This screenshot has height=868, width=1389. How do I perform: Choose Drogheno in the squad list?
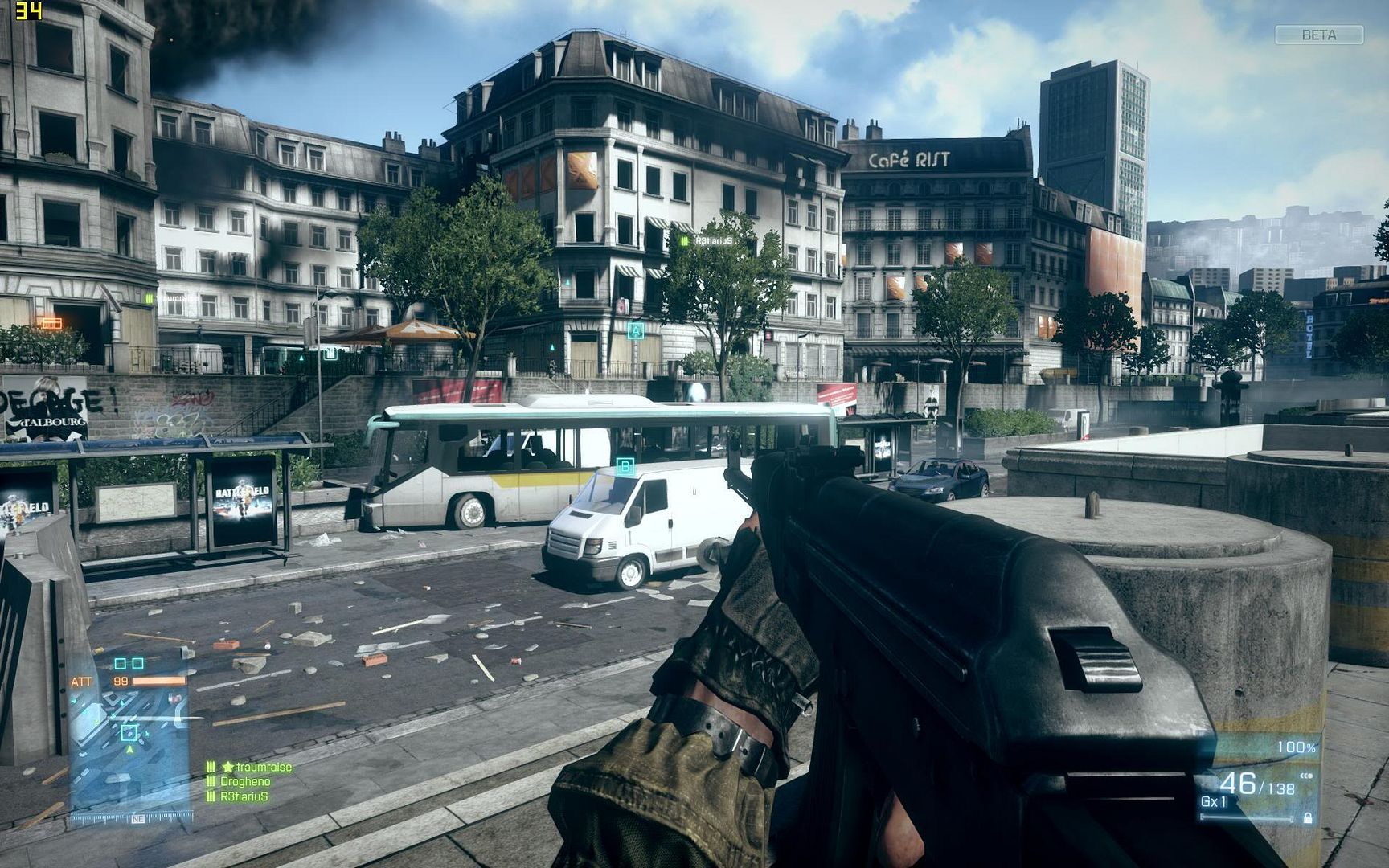[244, 781]
